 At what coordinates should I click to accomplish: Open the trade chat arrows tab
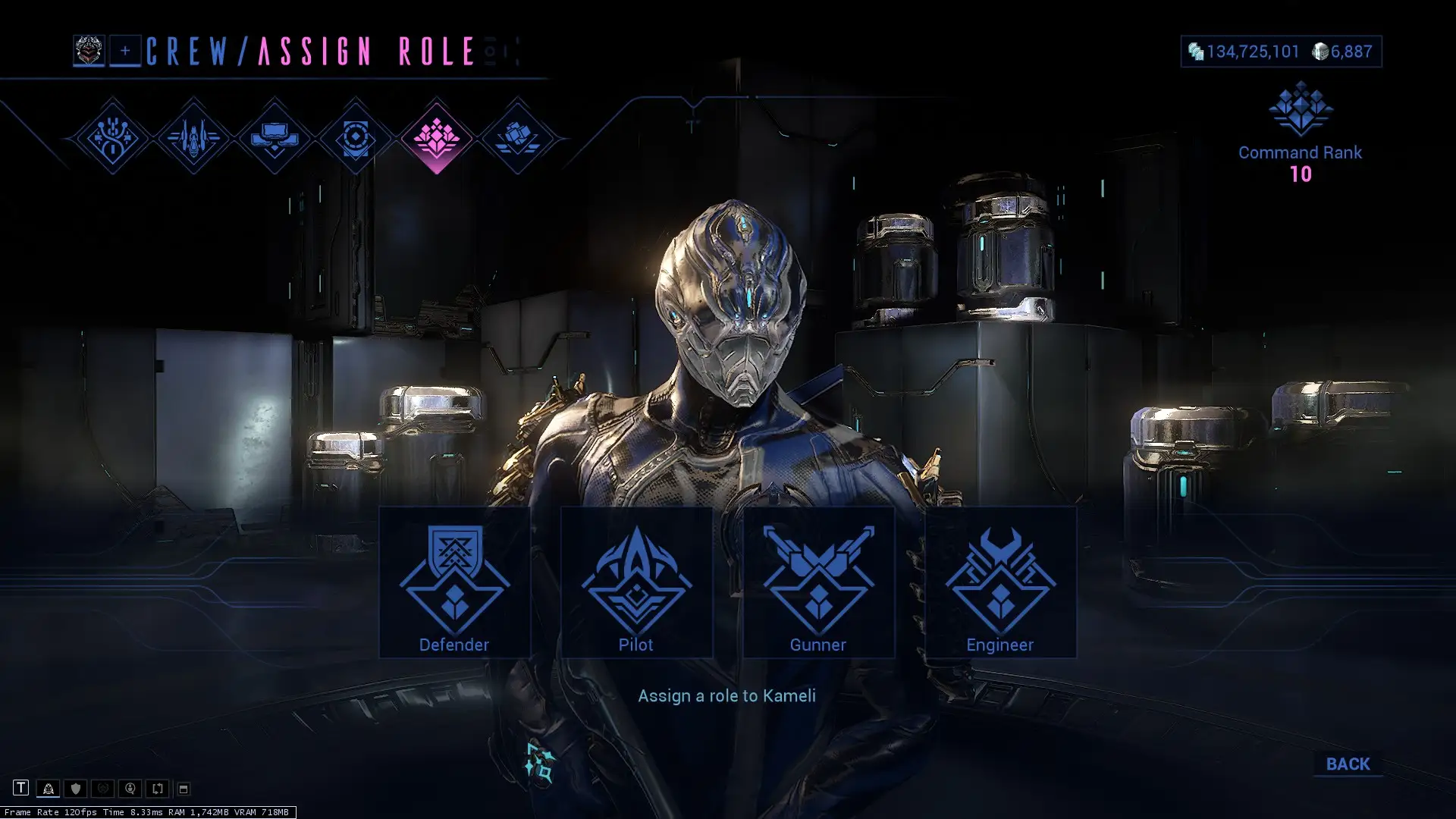click(157, 789)
